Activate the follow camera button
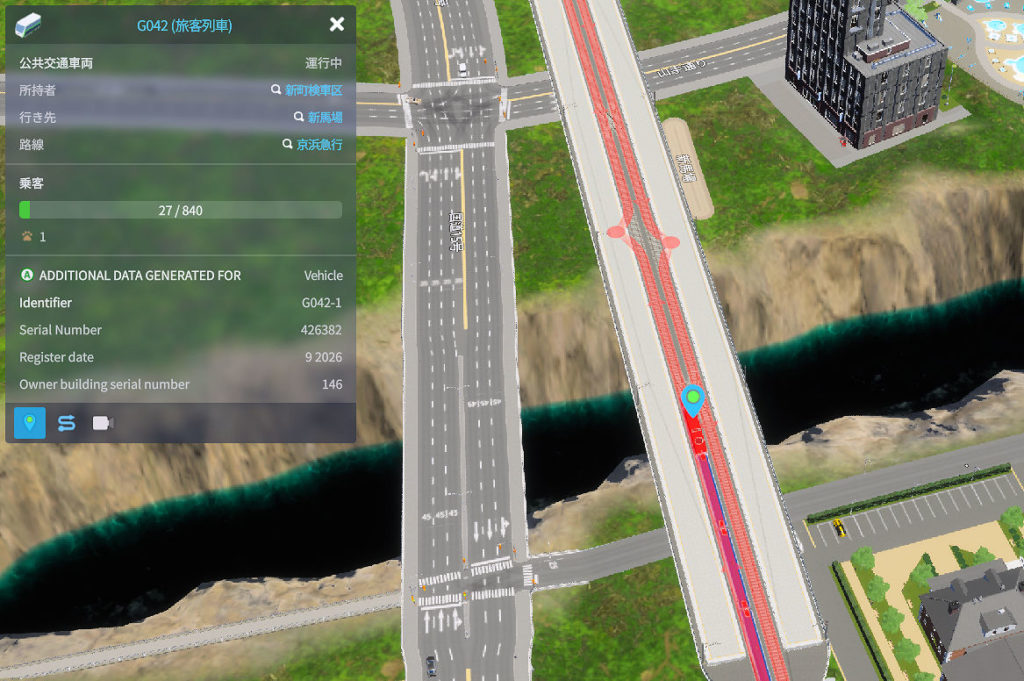The width and height of the screenshot is (1024, 681). point(102,423)
